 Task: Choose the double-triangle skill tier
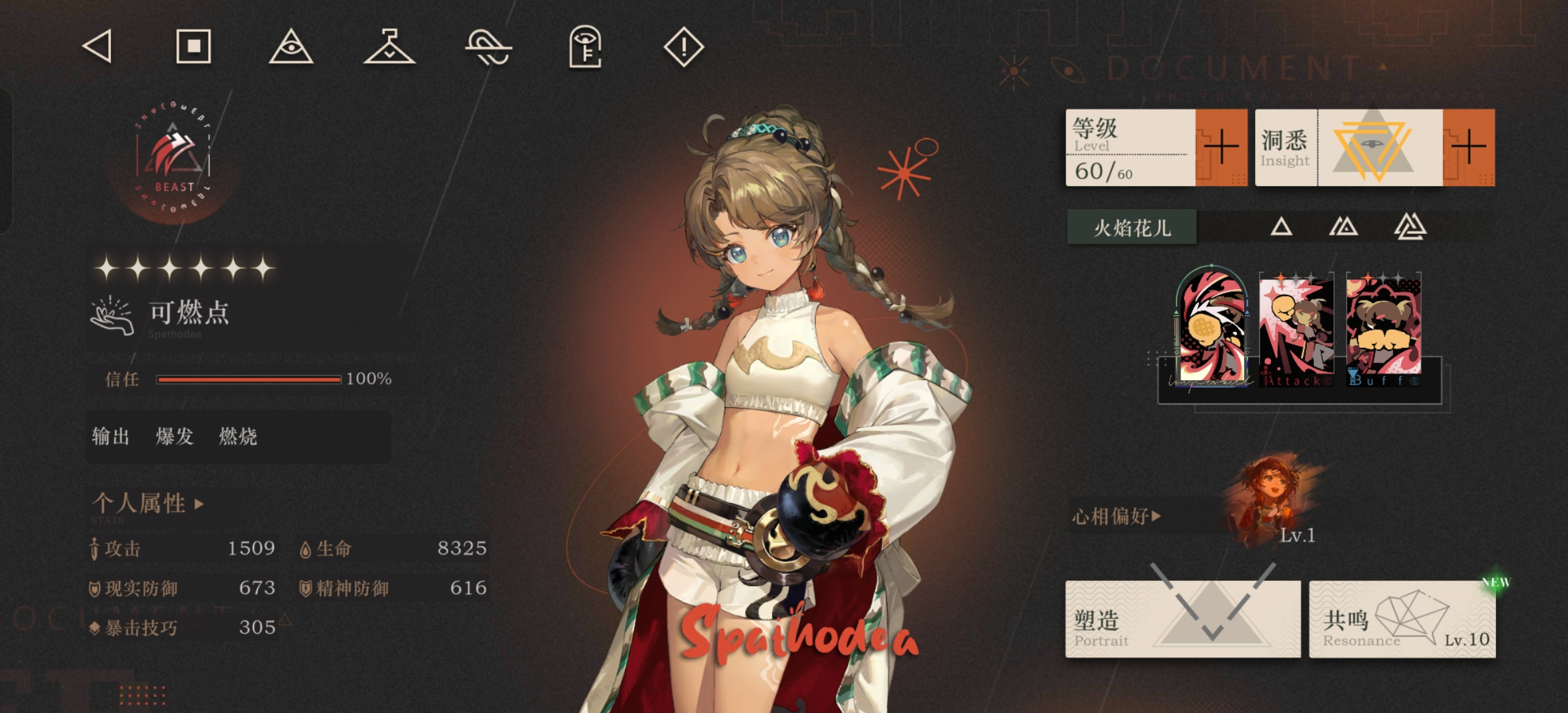[1343, 227]
